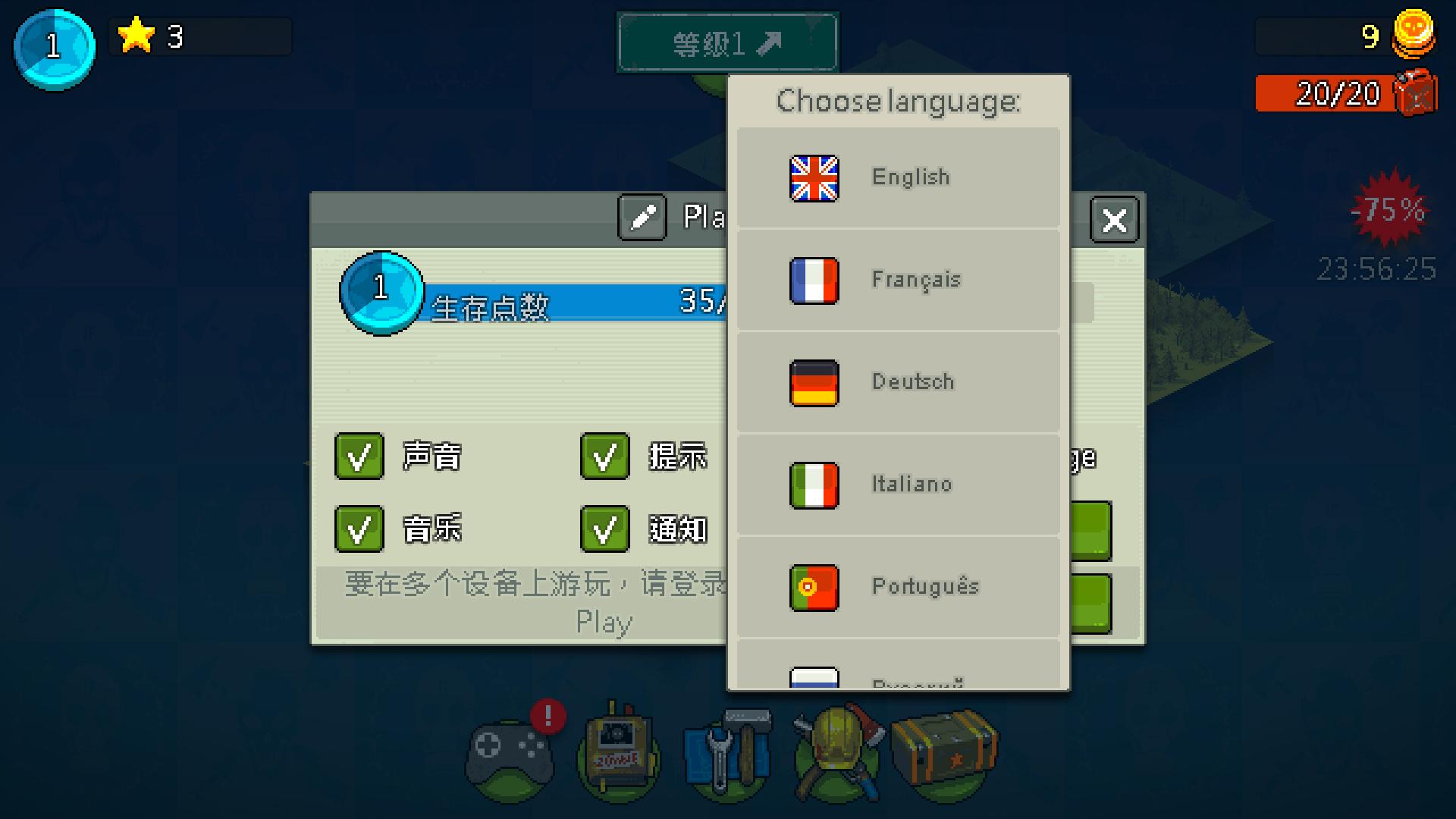The width and height of the screenshot is (1456, 819).
Task: Select English as the language
Action: click(x=899, y=177)
